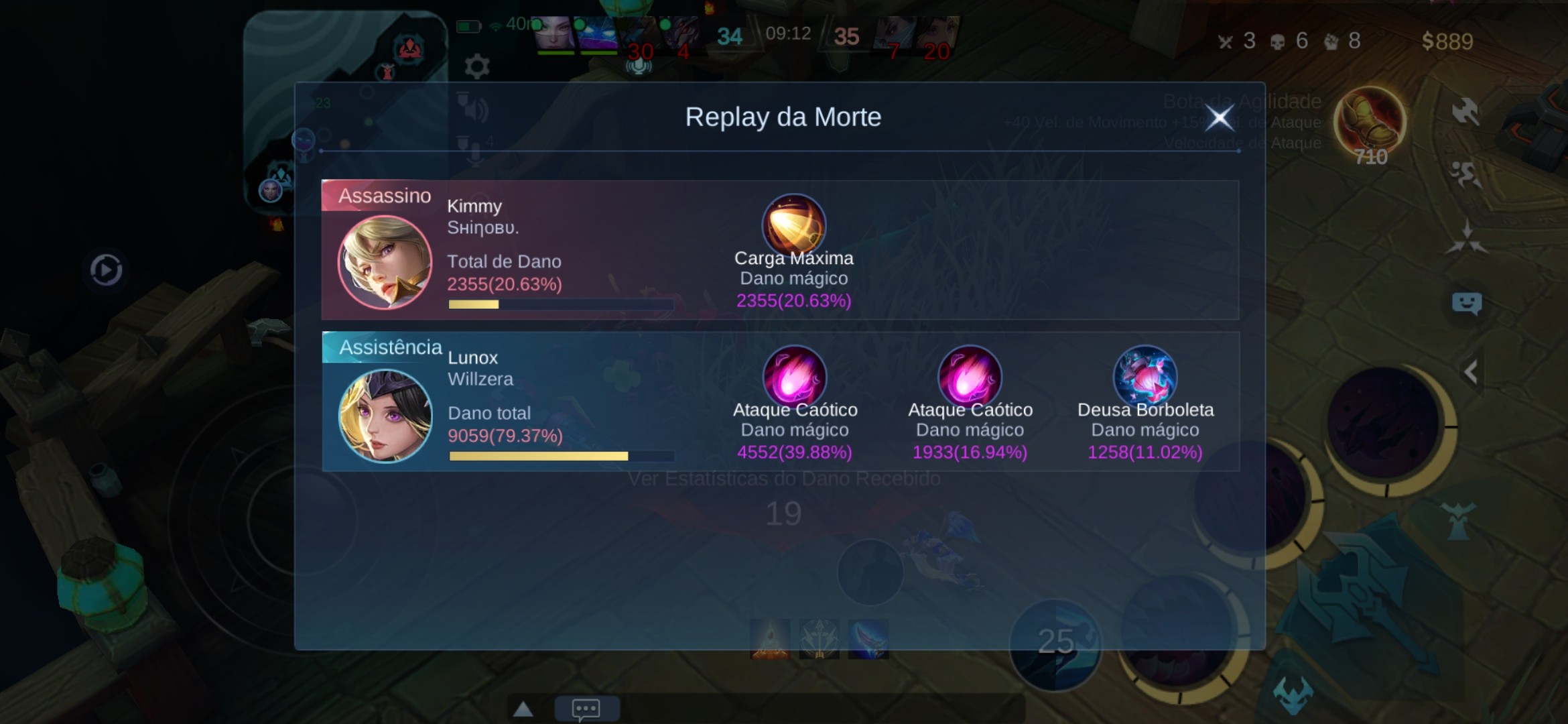Open the quick emote chat icon
The height and width of the screenshot is (724, 1568).
click(1466, 304)
